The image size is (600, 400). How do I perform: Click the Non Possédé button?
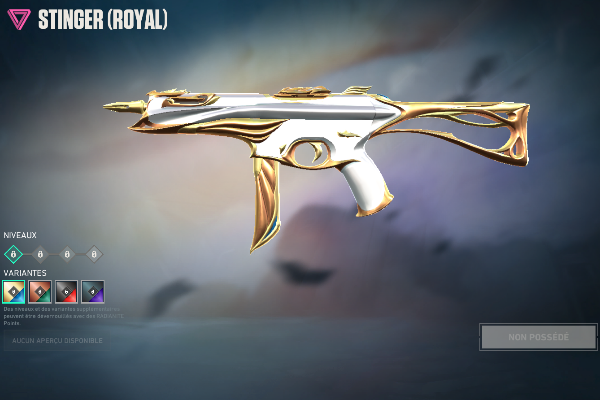(x=538, y=337)
